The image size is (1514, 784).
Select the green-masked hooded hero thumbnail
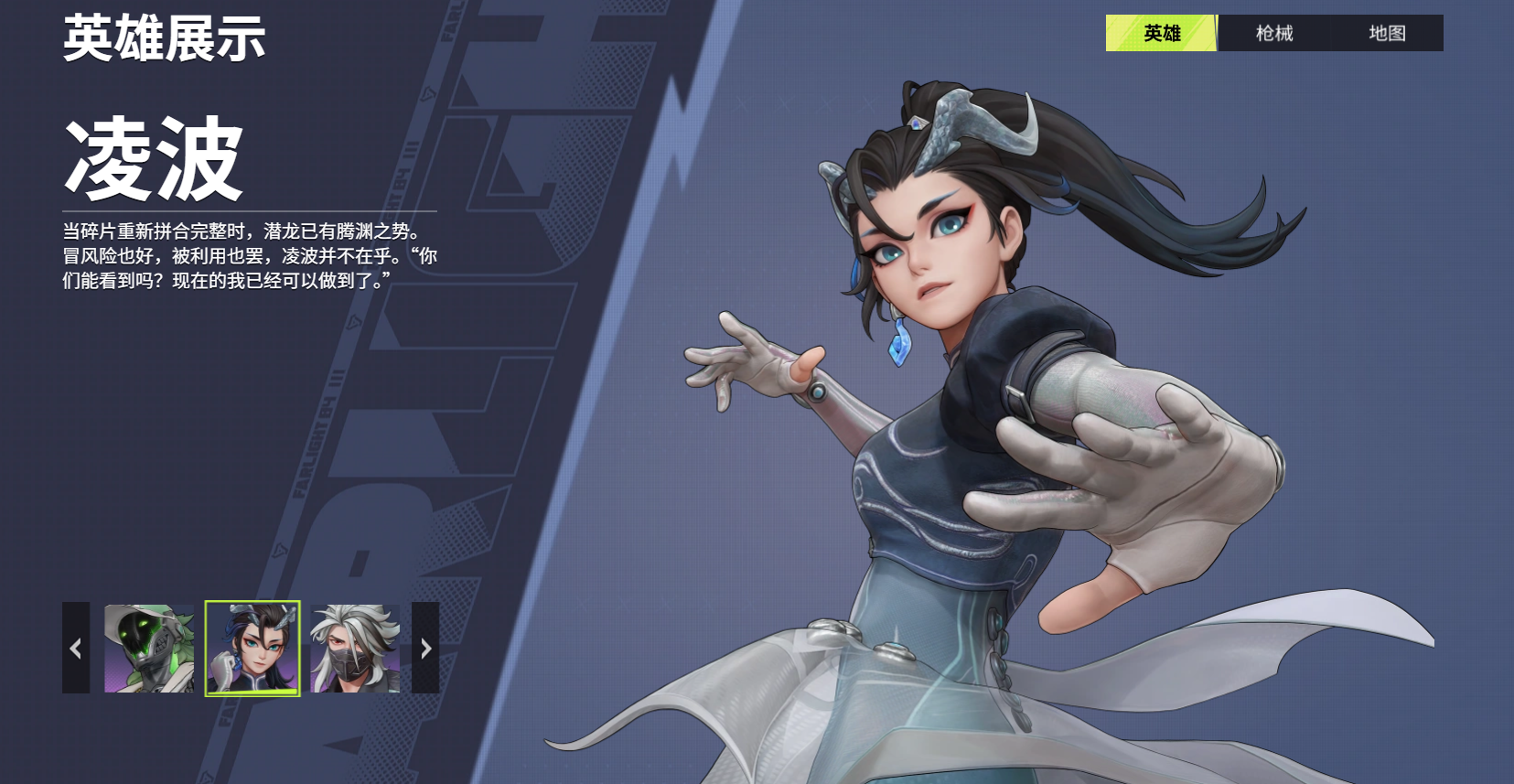click(149, 648)
